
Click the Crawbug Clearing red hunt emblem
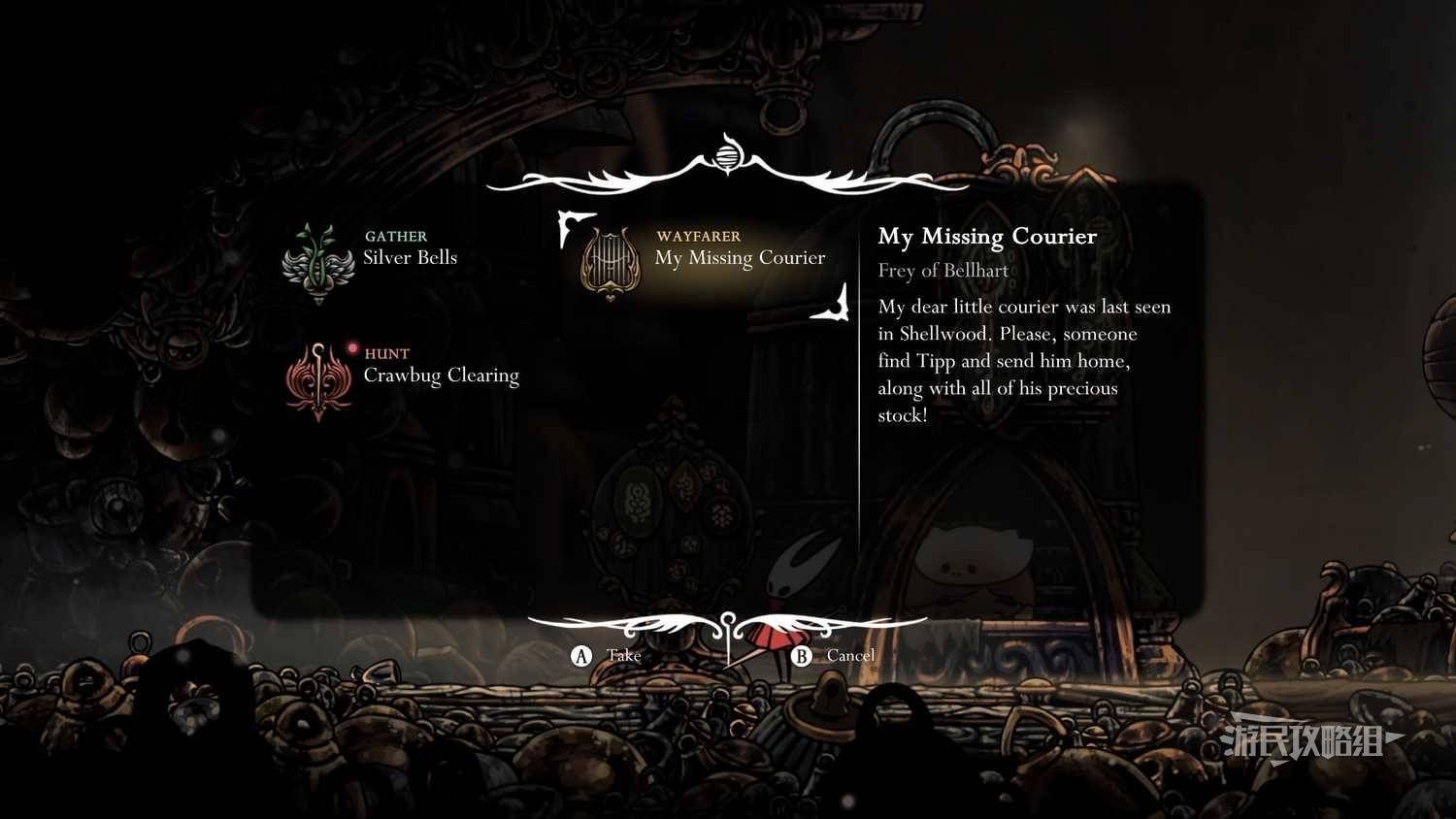317,380
